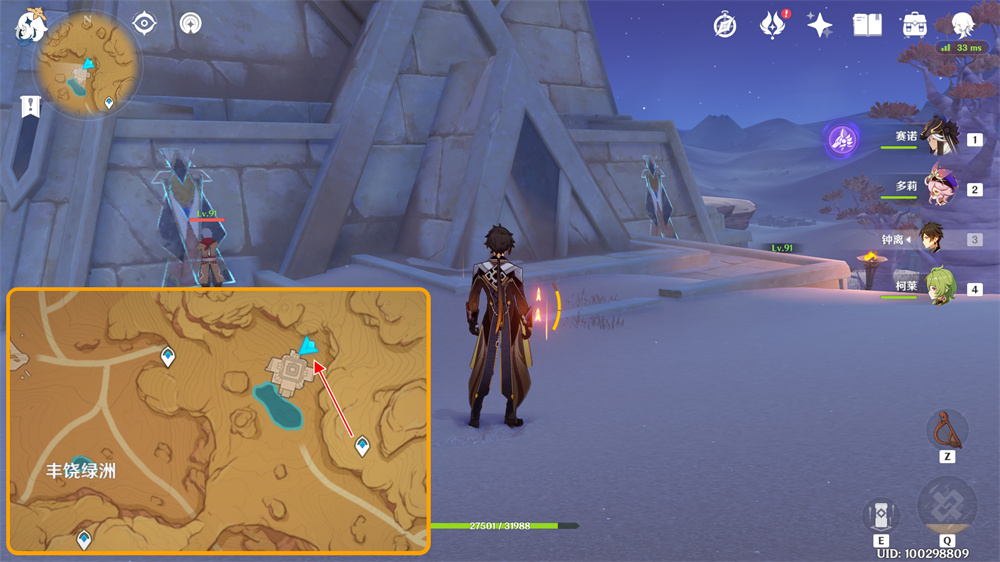Open the Wish four-pointed star icon
The width and height of the screenshot is (1000, 562).
[x=820, y=25]
